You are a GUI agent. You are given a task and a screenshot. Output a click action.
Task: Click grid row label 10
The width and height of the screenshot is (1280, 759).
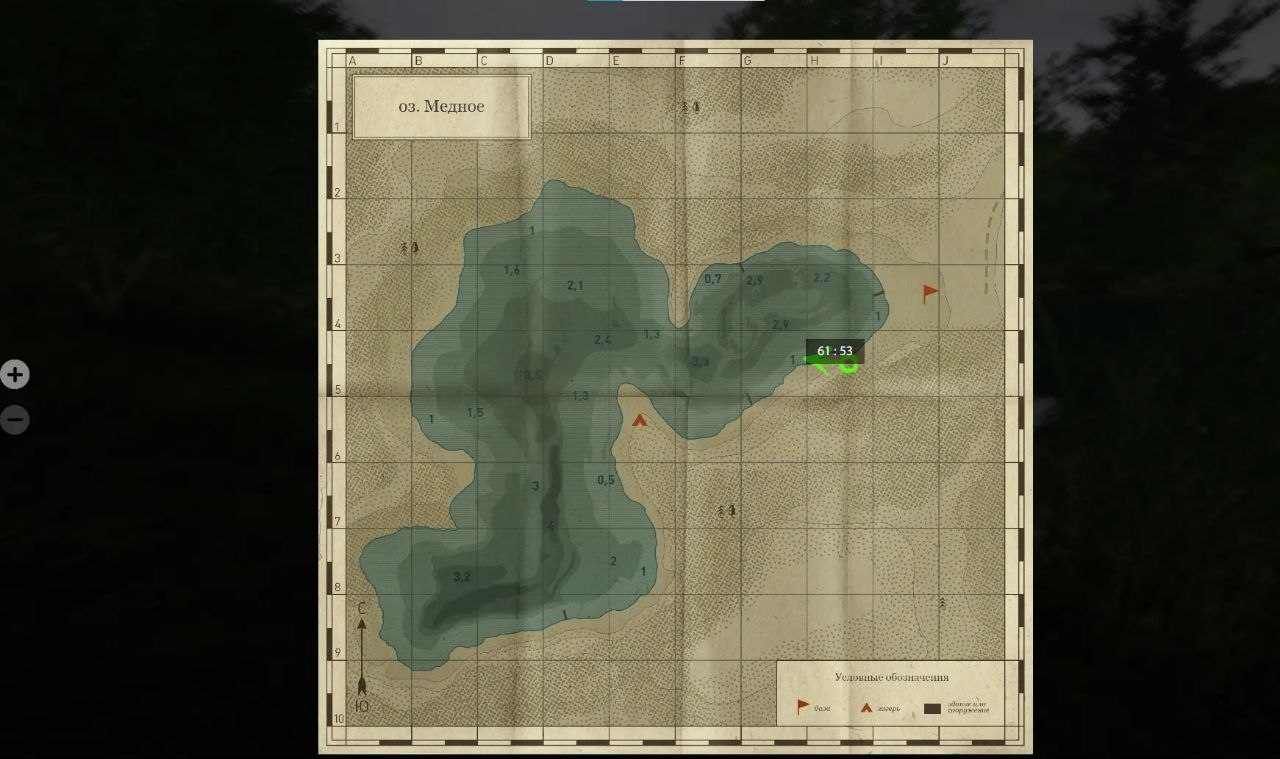340,719
